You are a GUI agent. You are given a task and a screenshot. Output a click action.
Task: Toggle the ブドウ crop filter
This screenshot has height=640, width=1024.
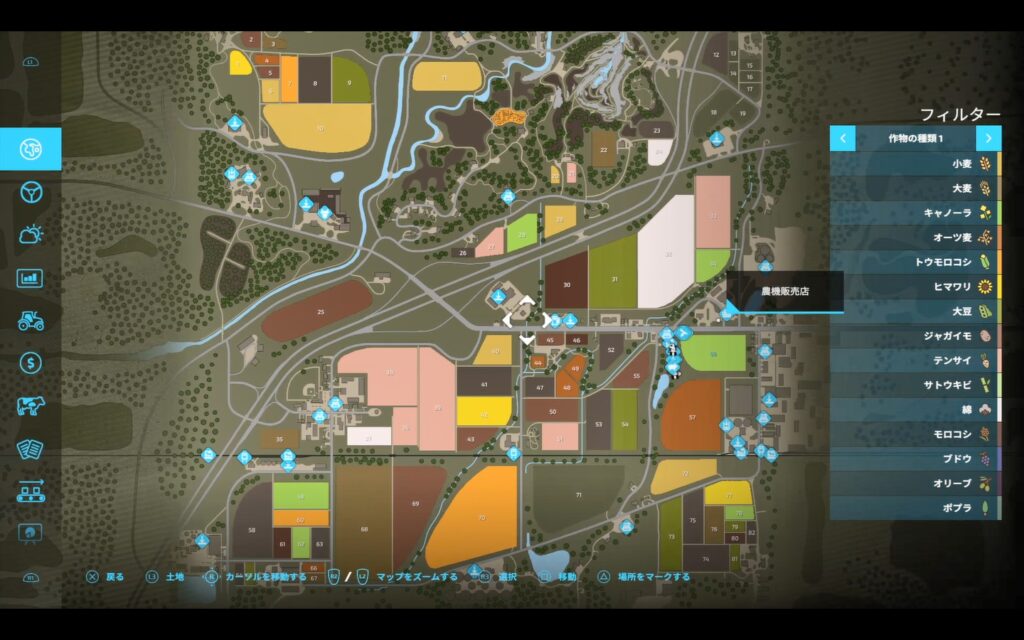(x=915, y=458)
